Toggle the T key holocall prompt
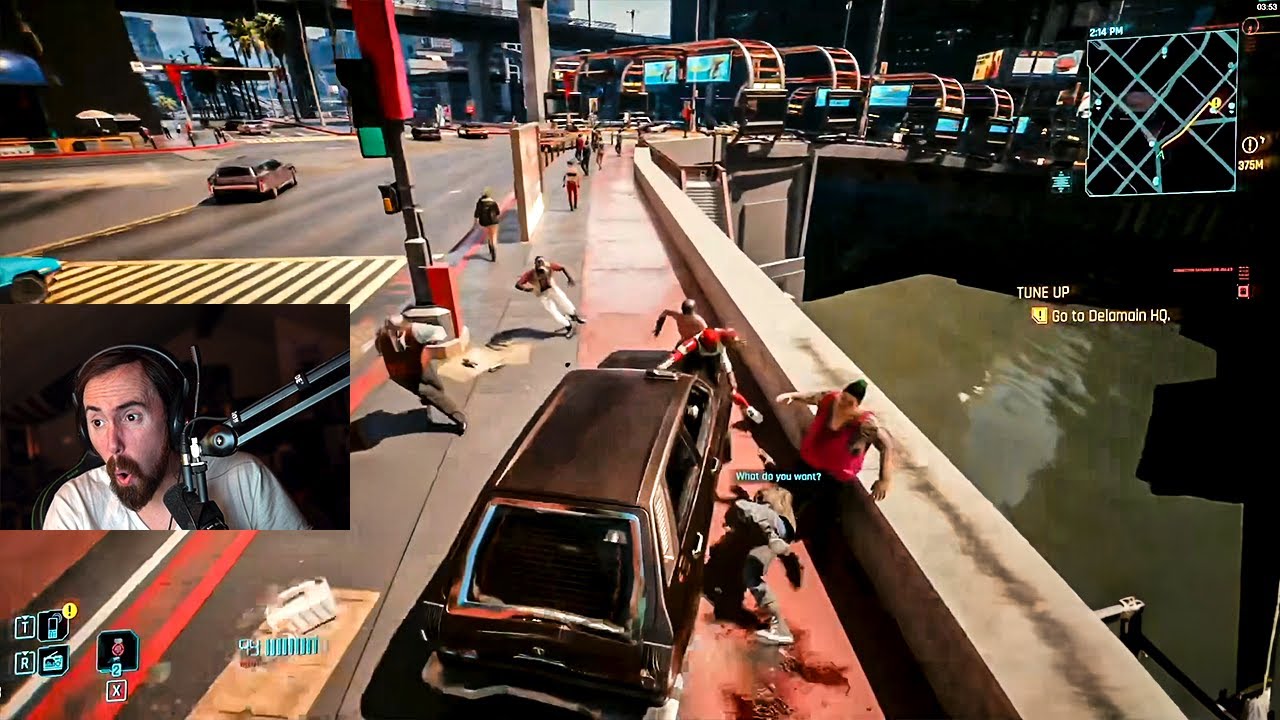 [x=24, y=626]
